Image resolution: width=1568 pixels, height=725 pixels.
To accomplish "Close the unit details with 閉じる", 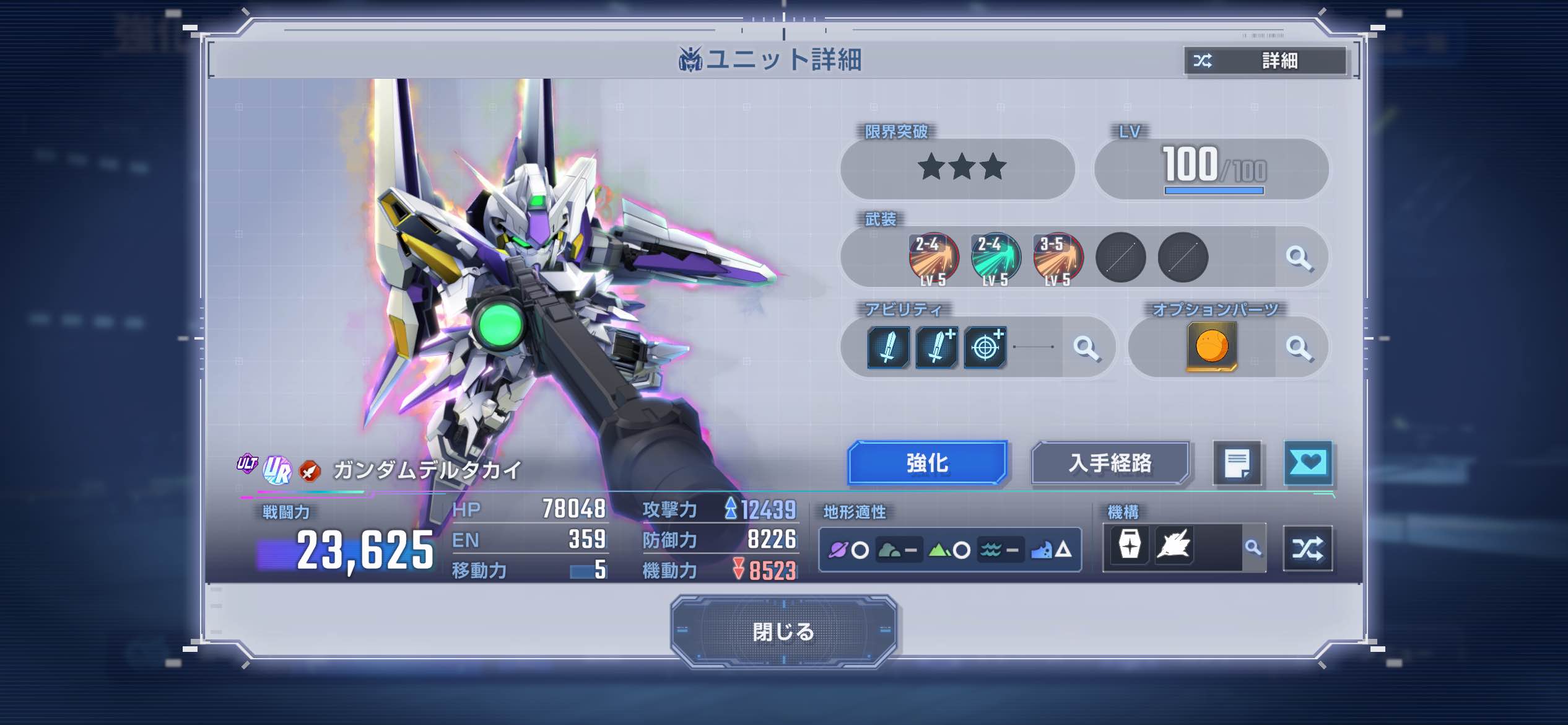I will (x=783, y=631).
